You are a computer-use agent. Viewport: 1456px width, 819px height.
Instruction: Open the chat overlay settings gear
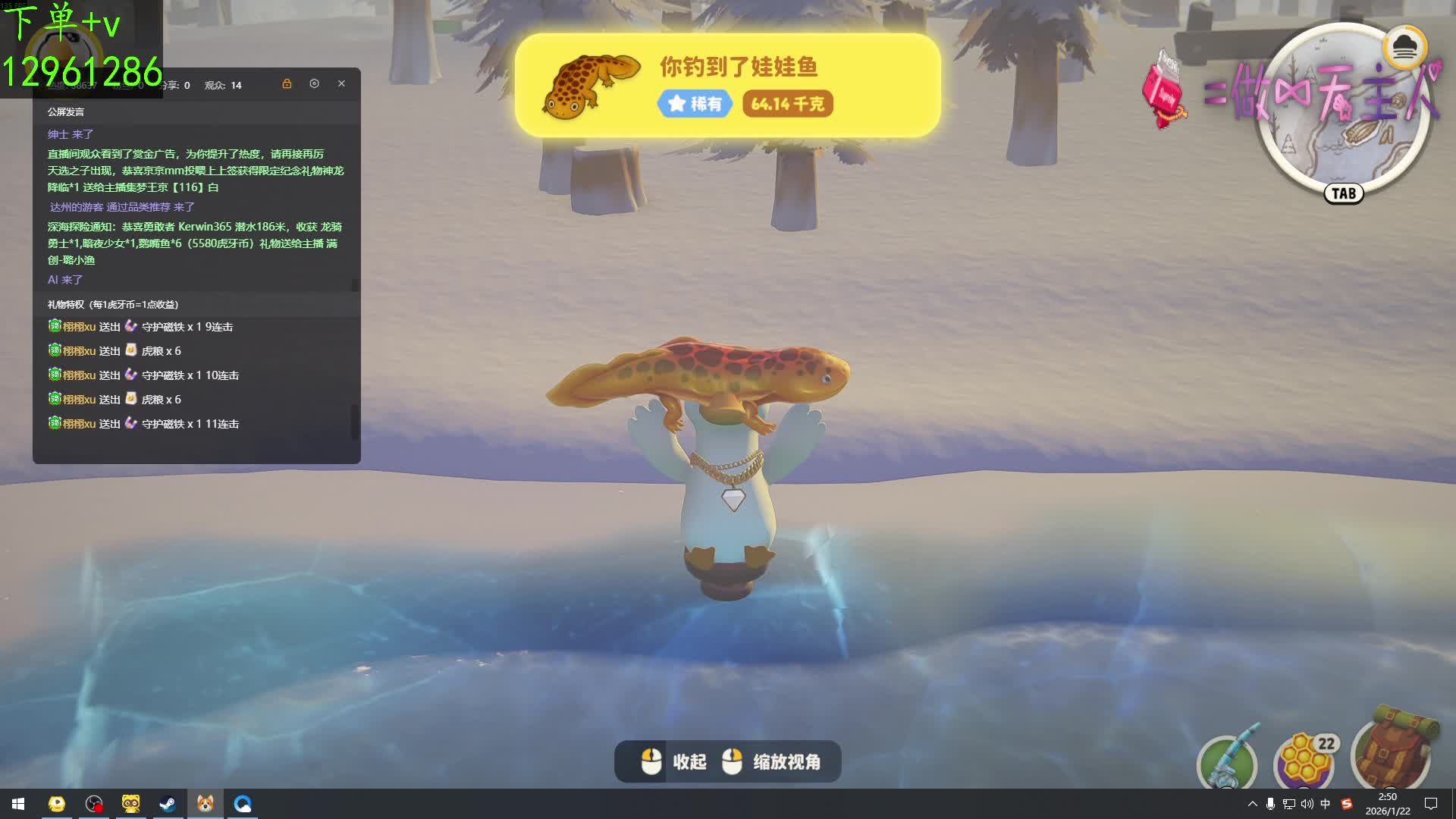click(x=314, y=83)
